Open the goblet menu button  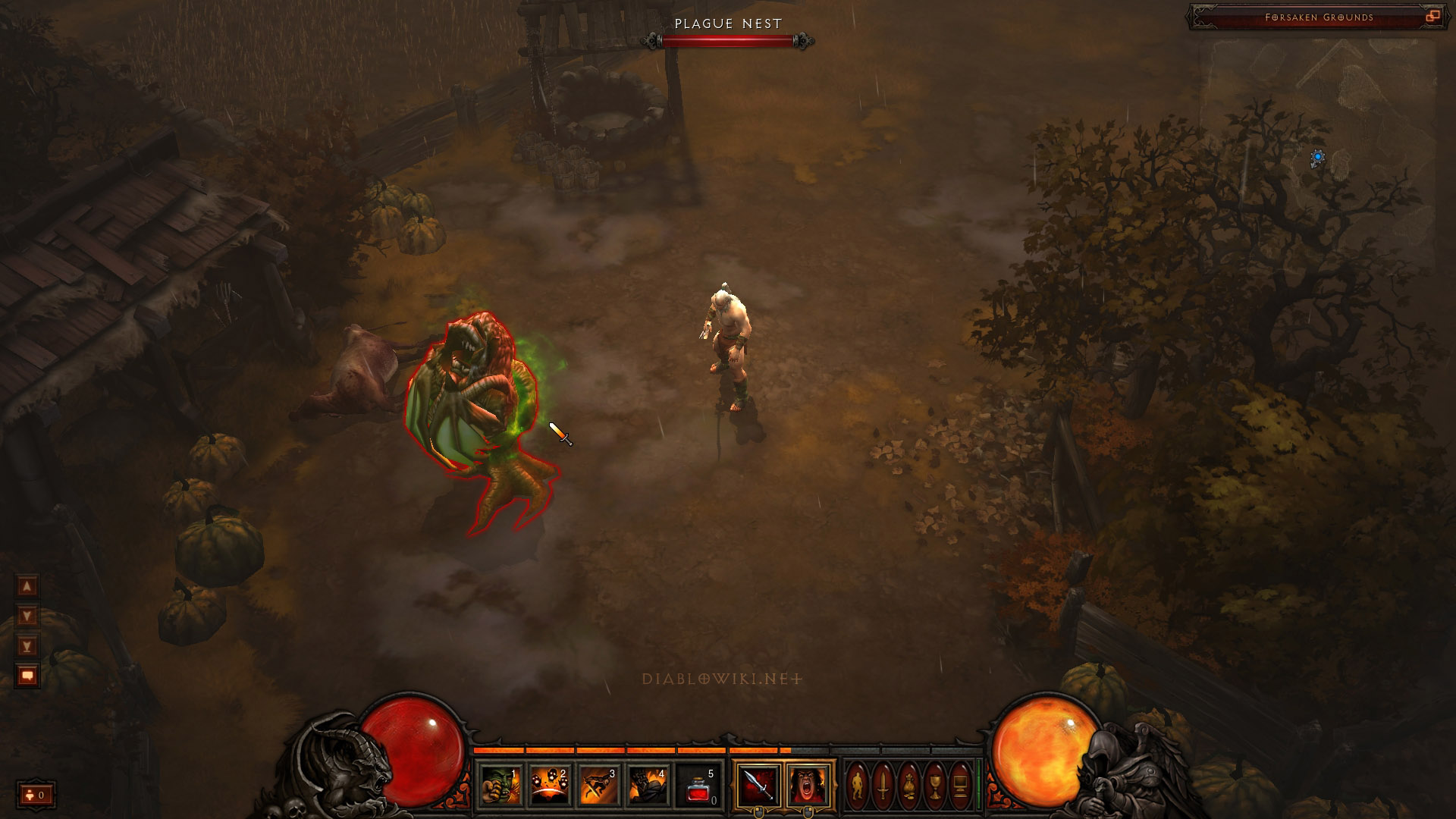pos(935,785)
